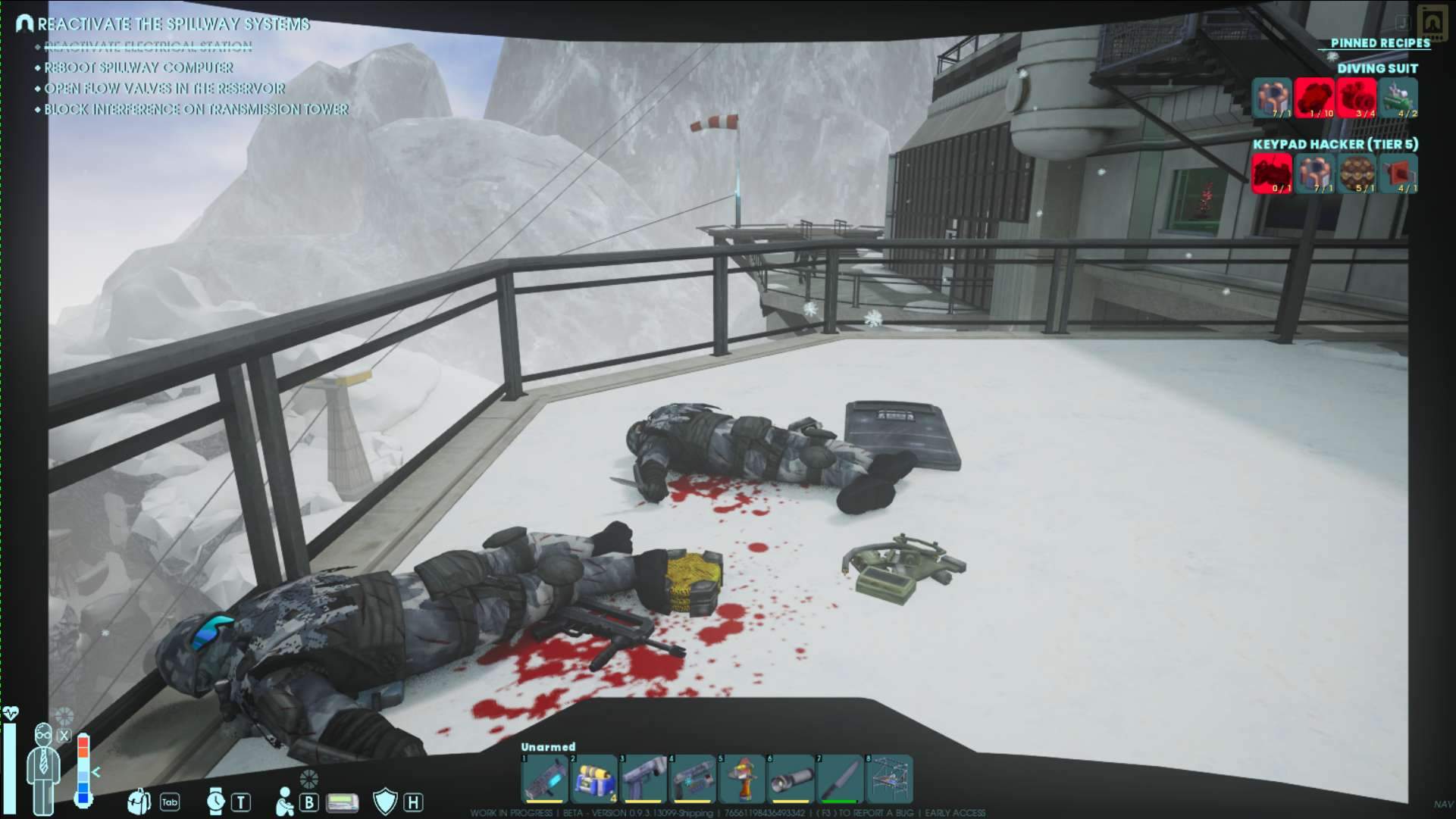This screenshot has height=819, width=1456.
Task: Equip the sci-fi gun in hotbar slot 4
Action: tap(692, 779)
